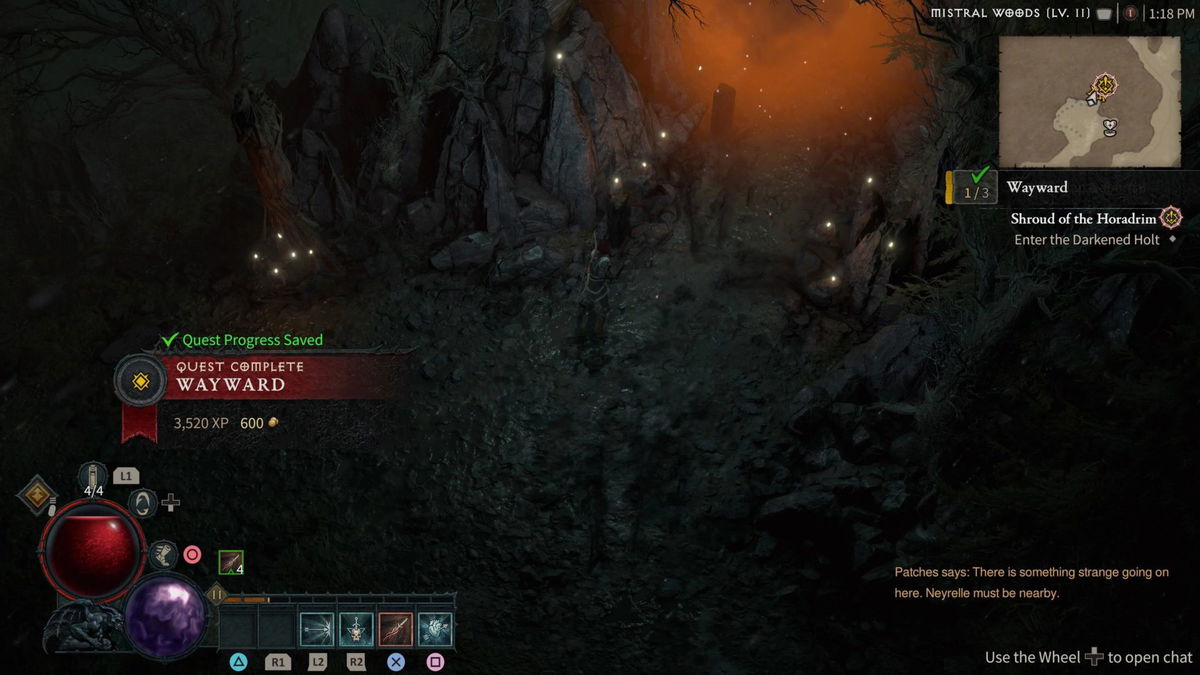Click the green-bordered buff icon
Image resolution: width=1200 pixels, height=675 pixels.
[x=231, y=563]
